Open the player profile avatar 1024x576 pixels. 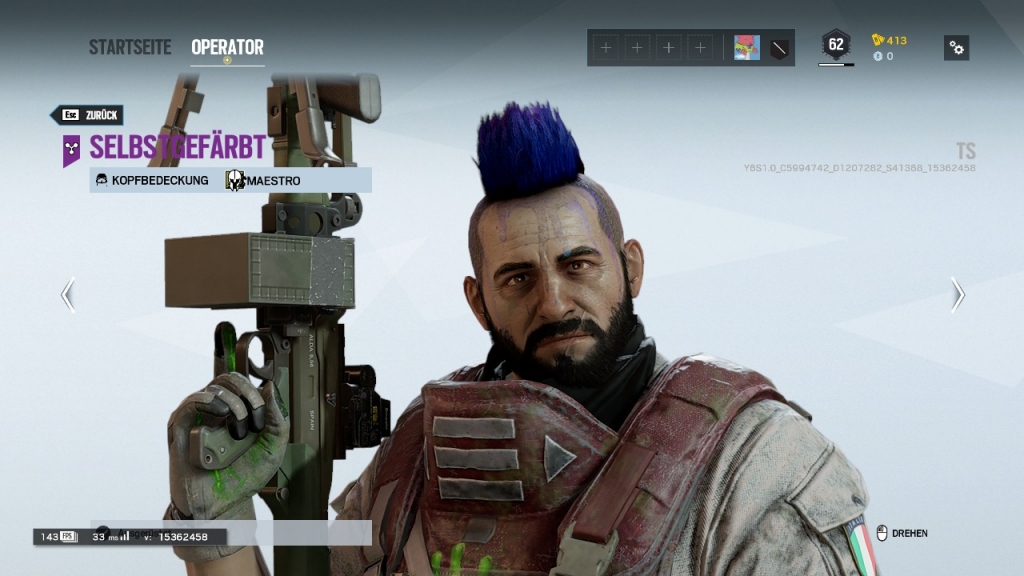(x=746, y=47)
